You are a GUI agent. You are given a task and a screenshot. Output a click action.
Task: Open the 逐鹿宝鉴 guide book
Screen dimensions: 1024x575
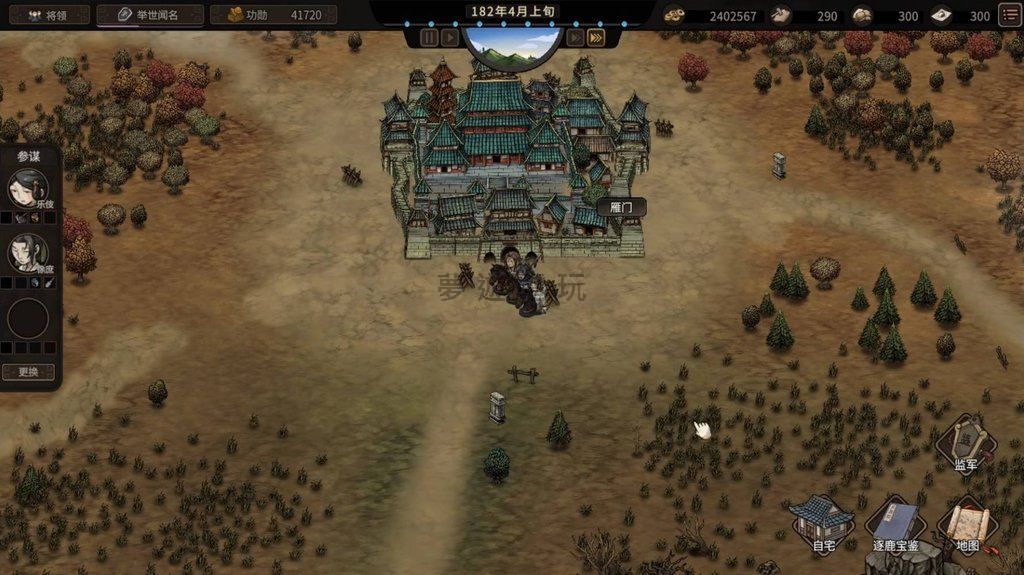[x=896, y=524]
